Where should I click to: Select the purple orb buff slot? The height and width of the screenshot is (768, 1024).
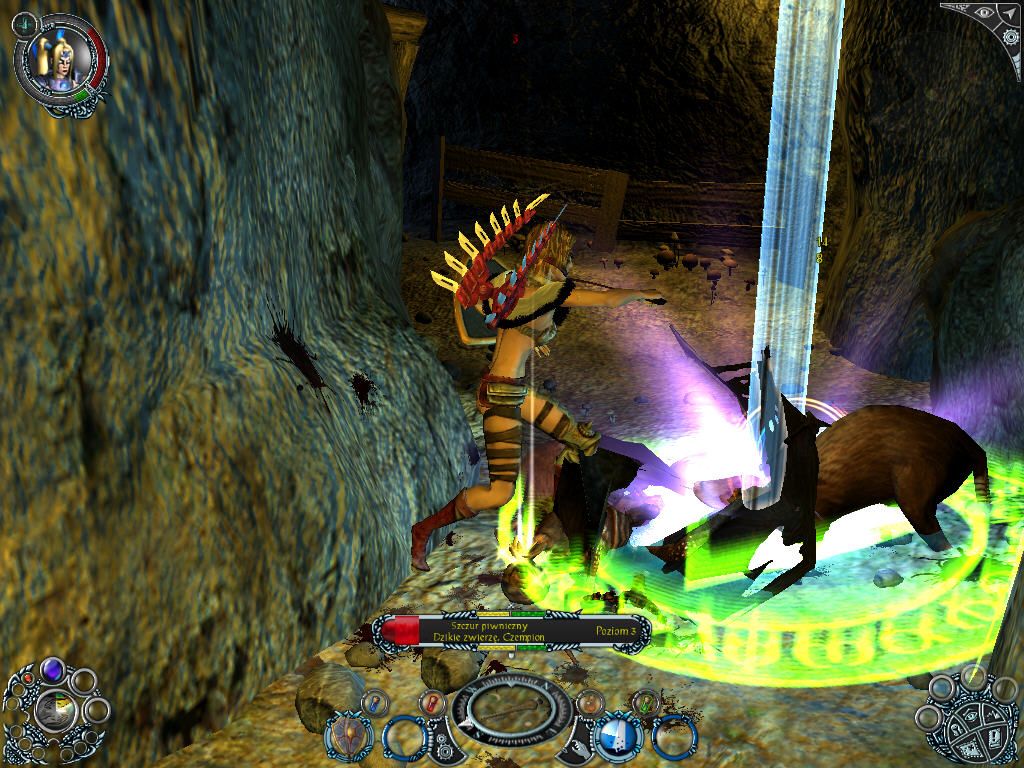tap(52, 670)
